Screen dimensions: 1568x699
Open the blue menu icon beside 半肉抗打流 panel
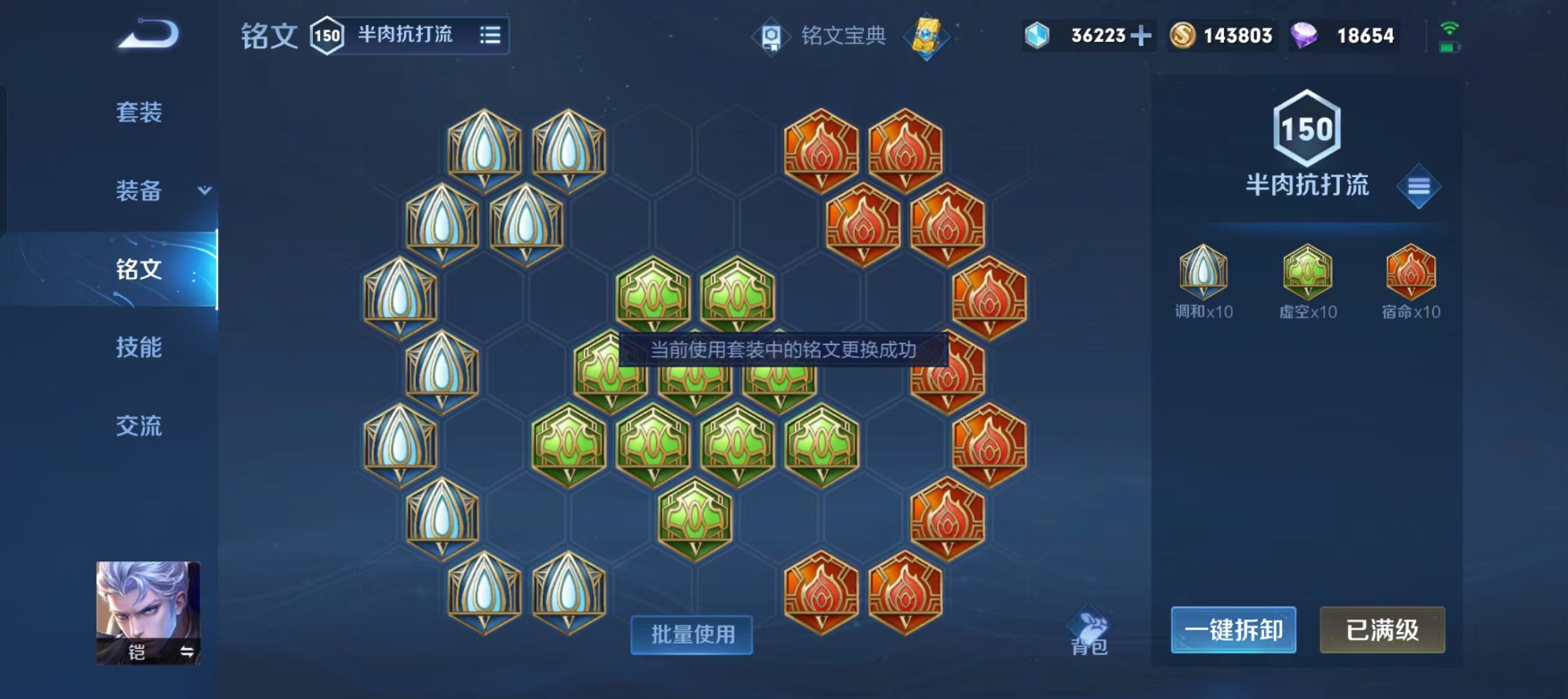(x=1420, y=185)
